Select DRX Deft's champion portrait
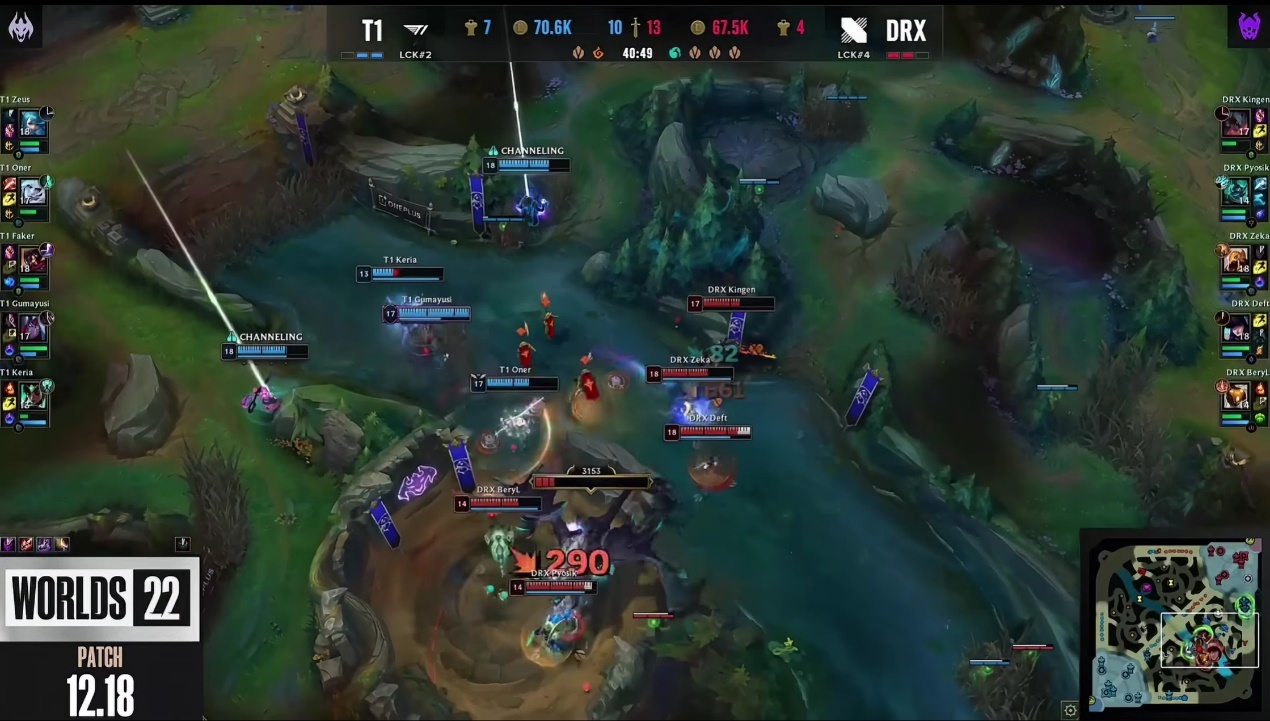This screenshot has height=721, width=1270. tap(1237, 327)
